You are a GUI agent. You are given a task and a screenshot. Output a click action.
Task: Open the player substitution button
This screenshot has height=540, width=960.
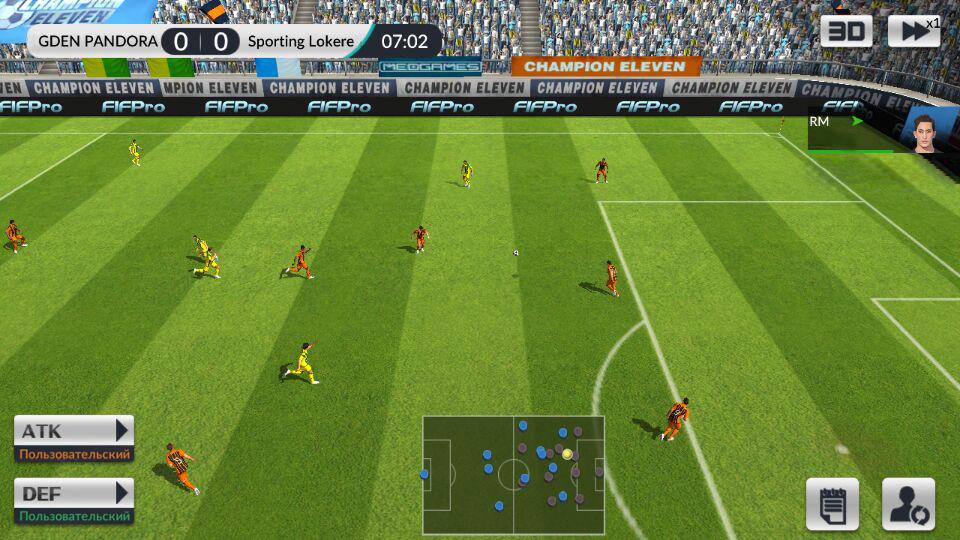tap(908, 504)
